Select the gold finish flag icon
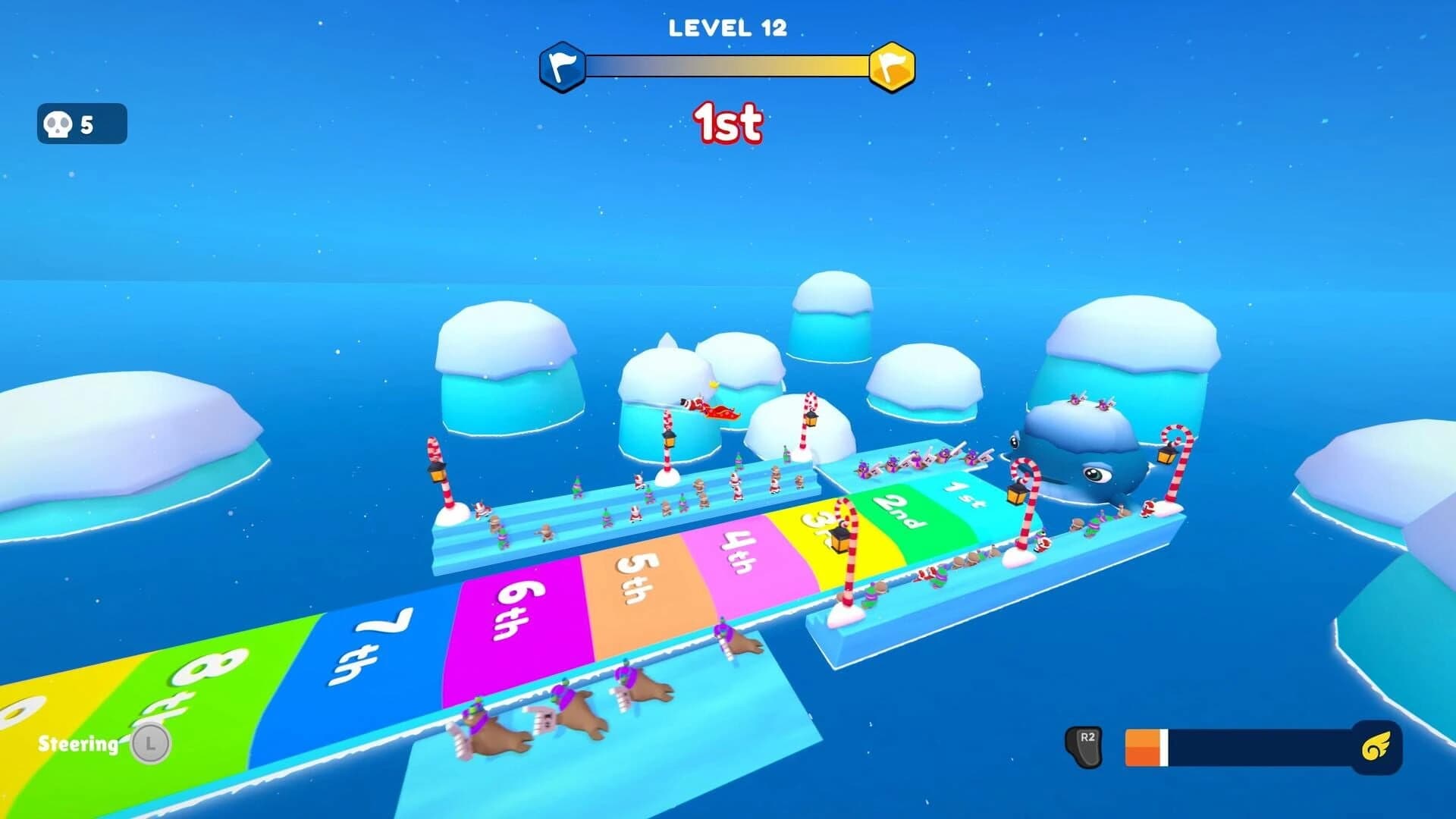Image resolution: width=1456 pixels, height=819 pixels. coord(892,65)
